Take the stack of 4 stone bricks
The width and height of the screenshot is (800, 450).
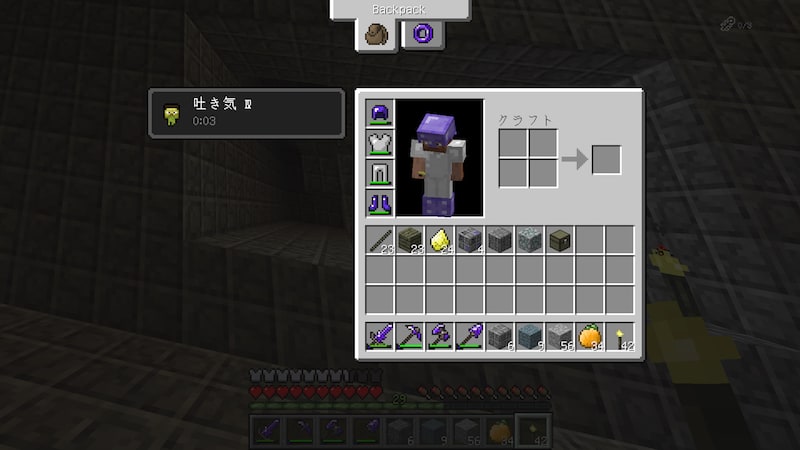[470, 240]
